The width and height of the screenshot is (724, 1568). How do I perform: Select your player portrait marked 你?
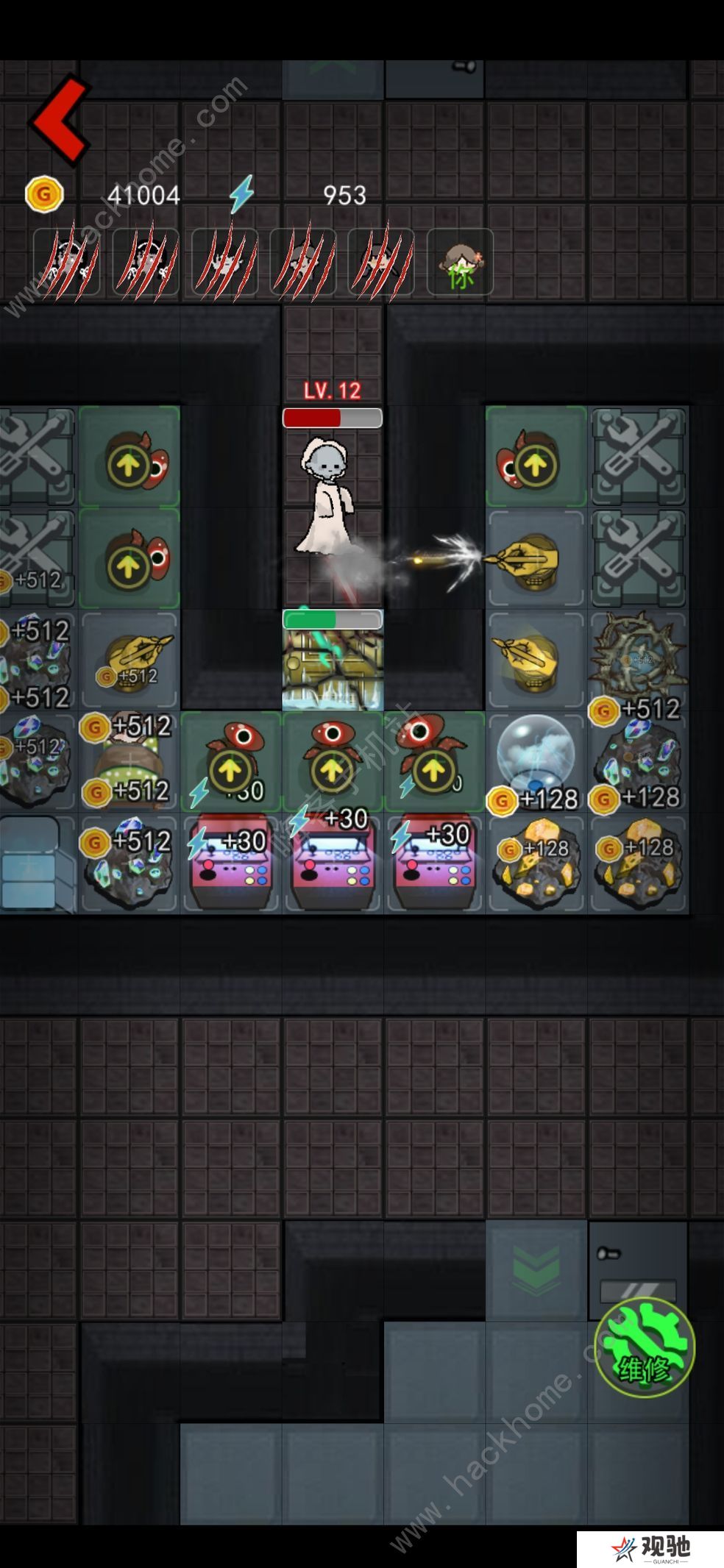(460, 263)
